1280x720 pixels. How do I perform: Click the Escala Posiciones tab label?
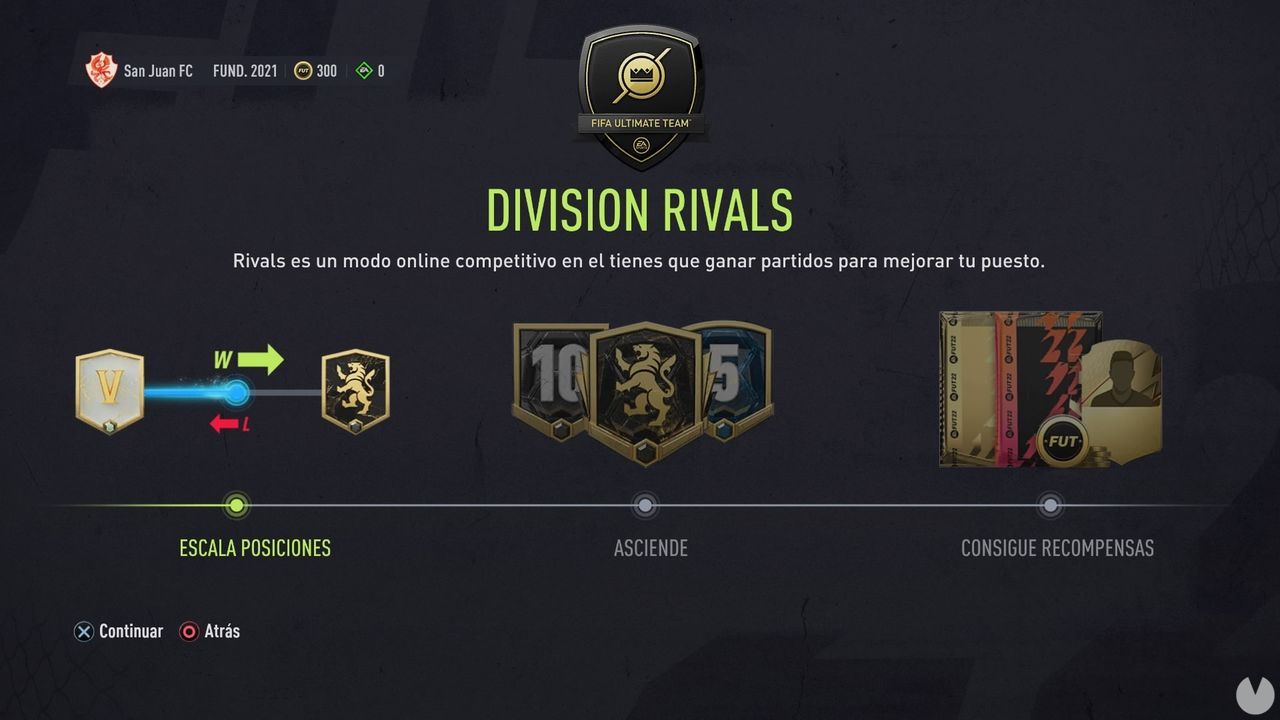click(x=254, y=548)
